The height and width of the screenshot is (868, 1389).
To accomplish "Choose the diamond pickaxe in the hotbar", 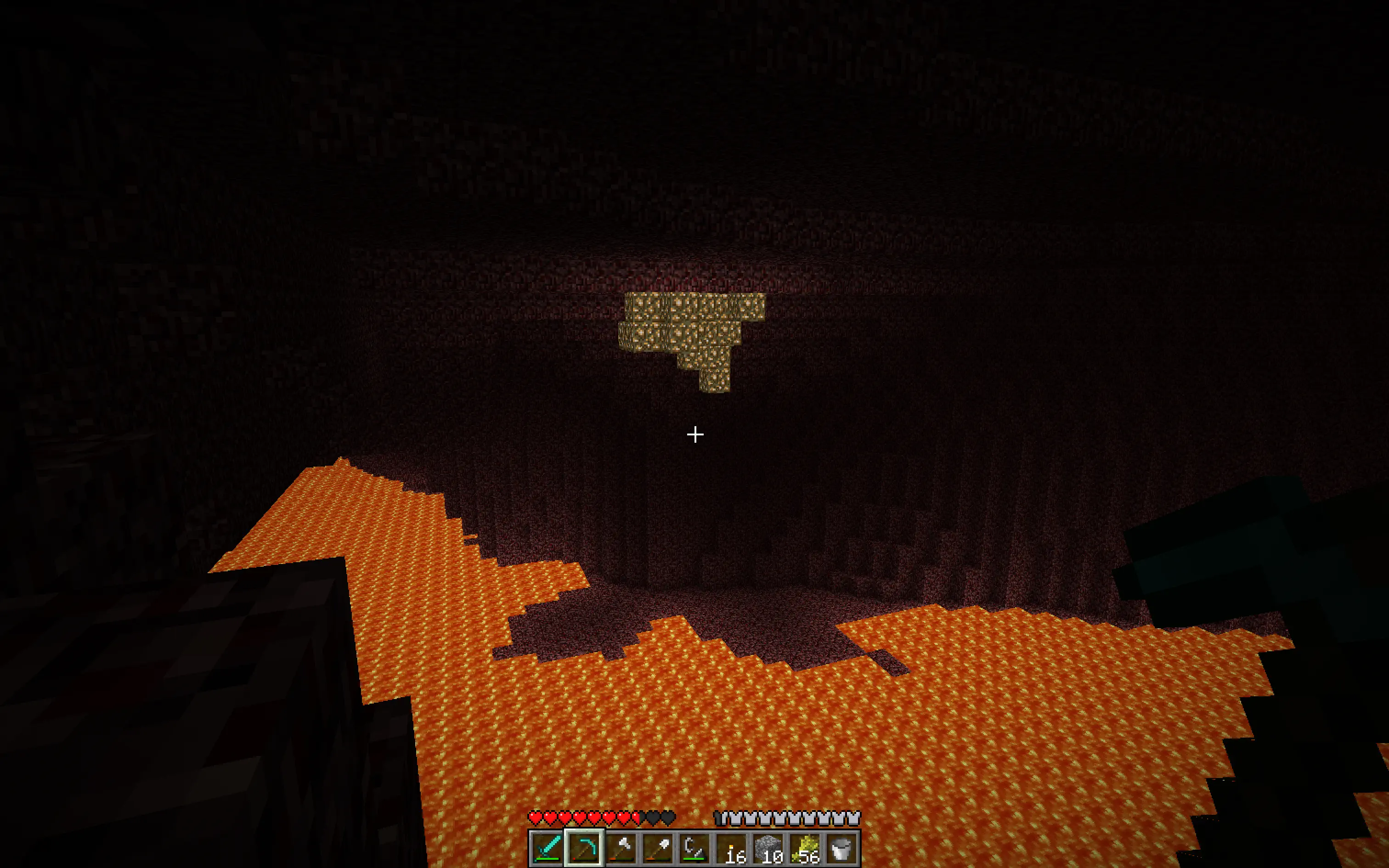I will [584, 847].
